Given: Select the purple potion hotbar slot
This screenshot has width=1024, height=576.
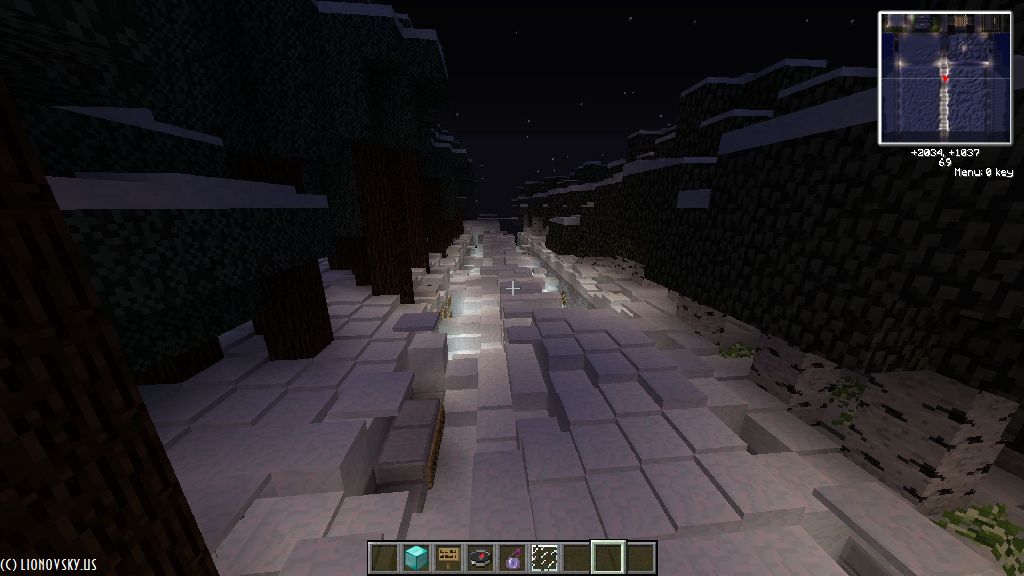Looking at the screenshot, I should tap(512, 557).
